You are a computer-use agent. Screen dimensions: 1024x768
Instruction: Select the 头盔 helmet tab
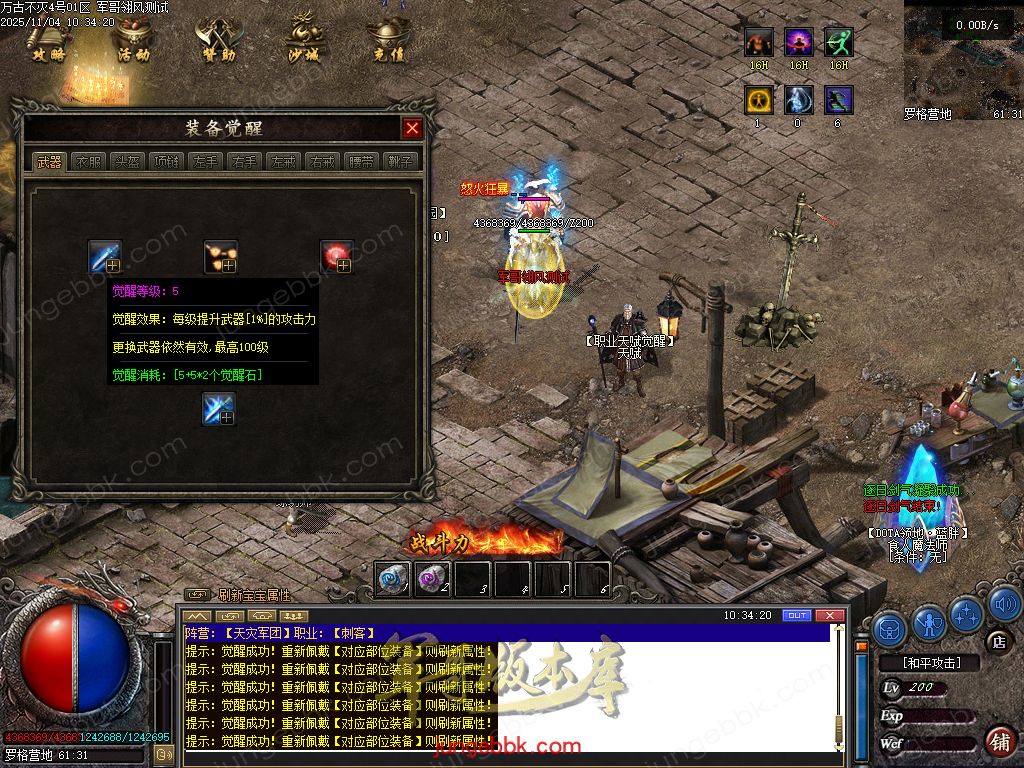pos(127,162)
